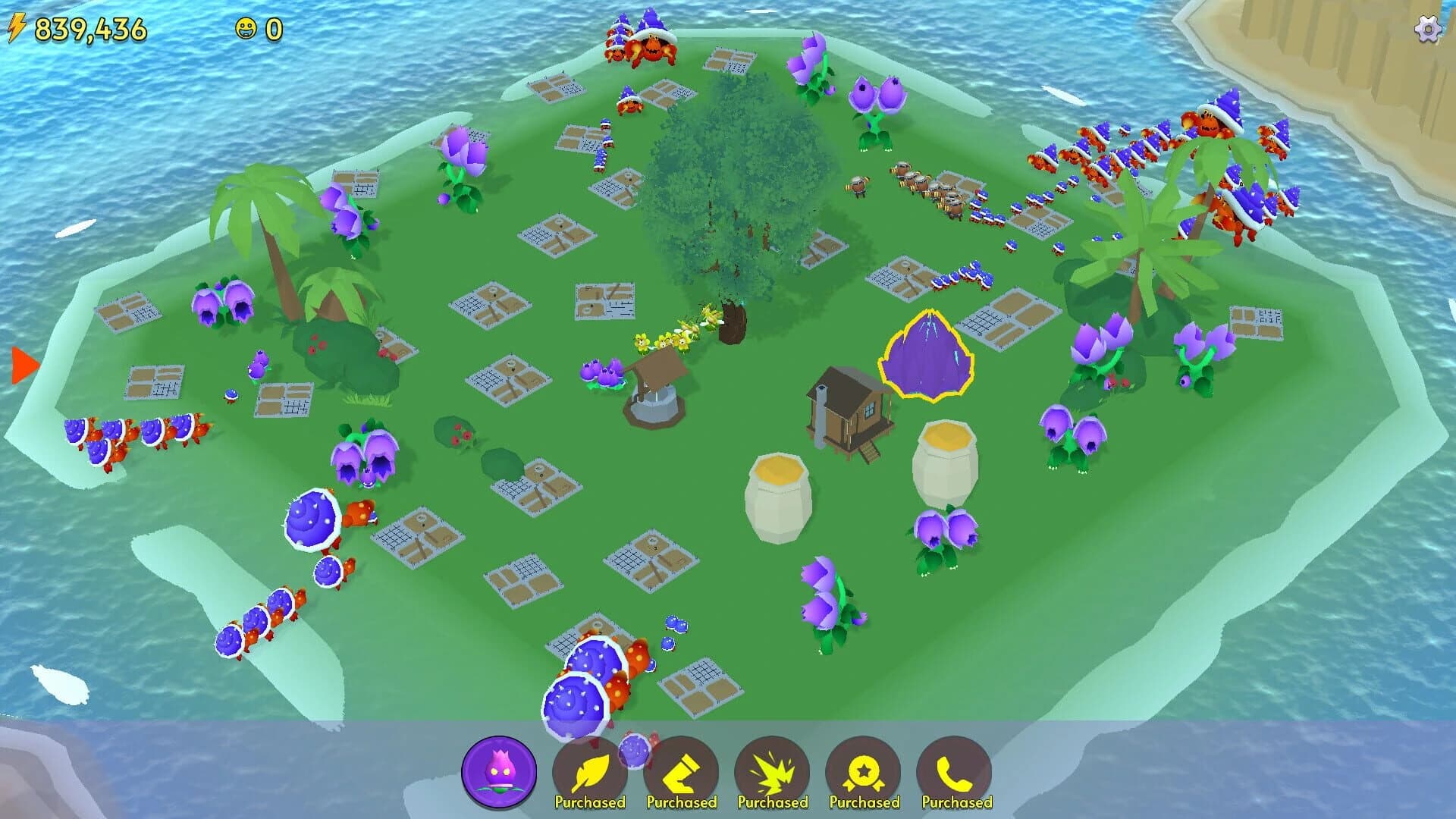This screenshot has width=1456, height=819.
Task: Click the 839,436 energy counter
Action: [x=91, y=28]
